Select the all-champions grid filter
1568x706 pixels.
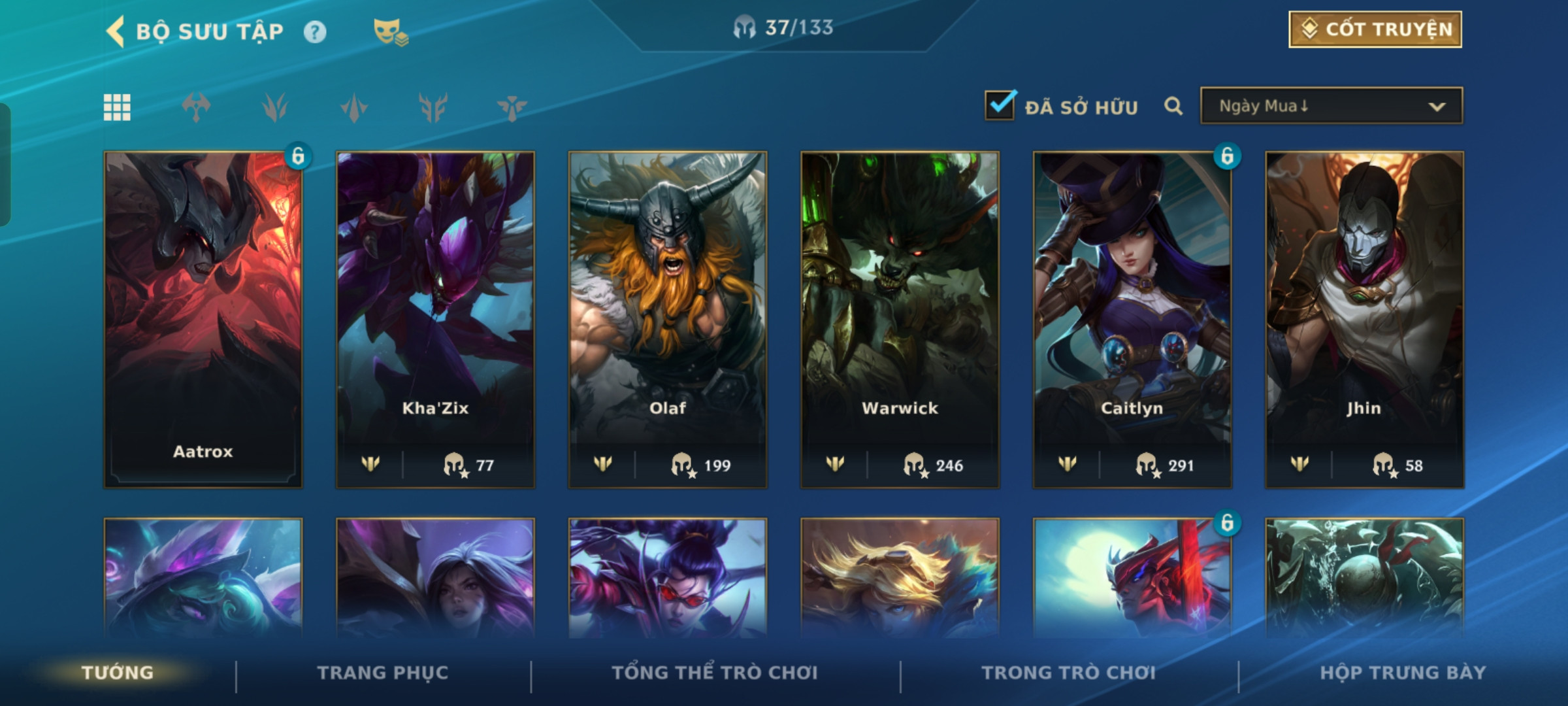(118, 107)
